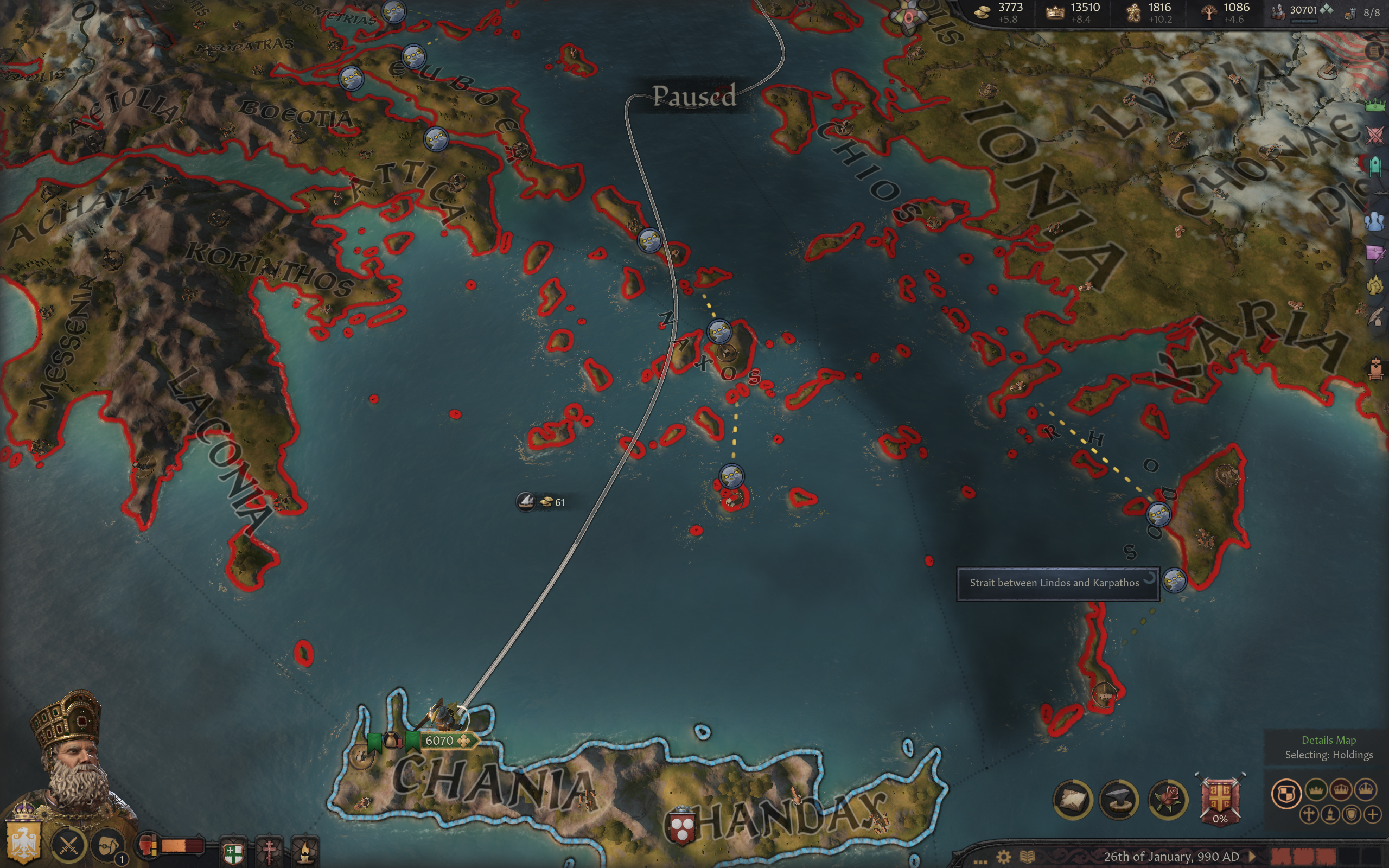Select the army of 6070 soldiers
Viewport: 1389px width, 868px height.
click(x=439, y=741)
